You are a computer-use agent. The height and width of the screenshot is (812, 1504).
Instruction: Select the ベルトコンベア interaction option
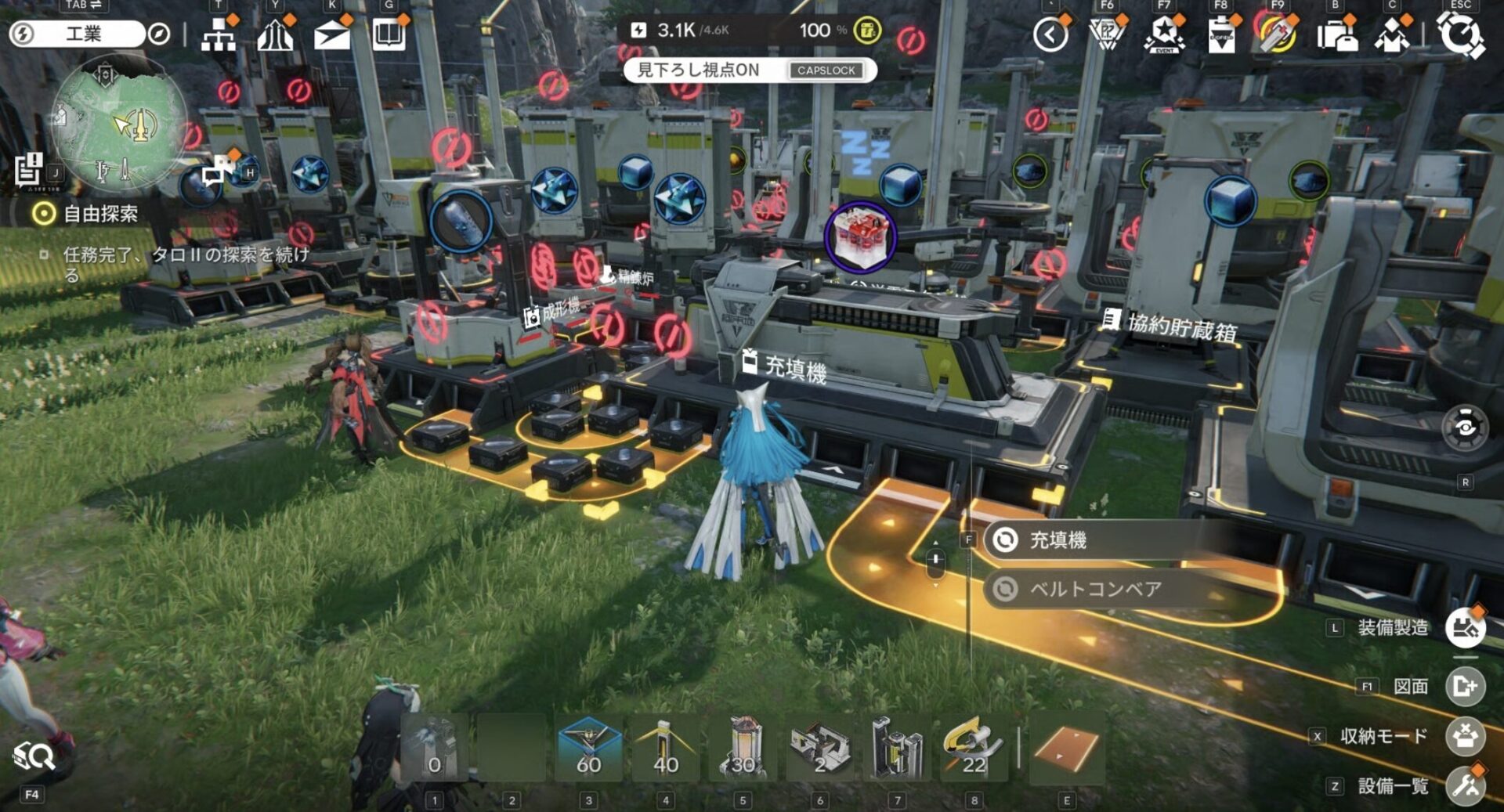(x=1097, y=589)
